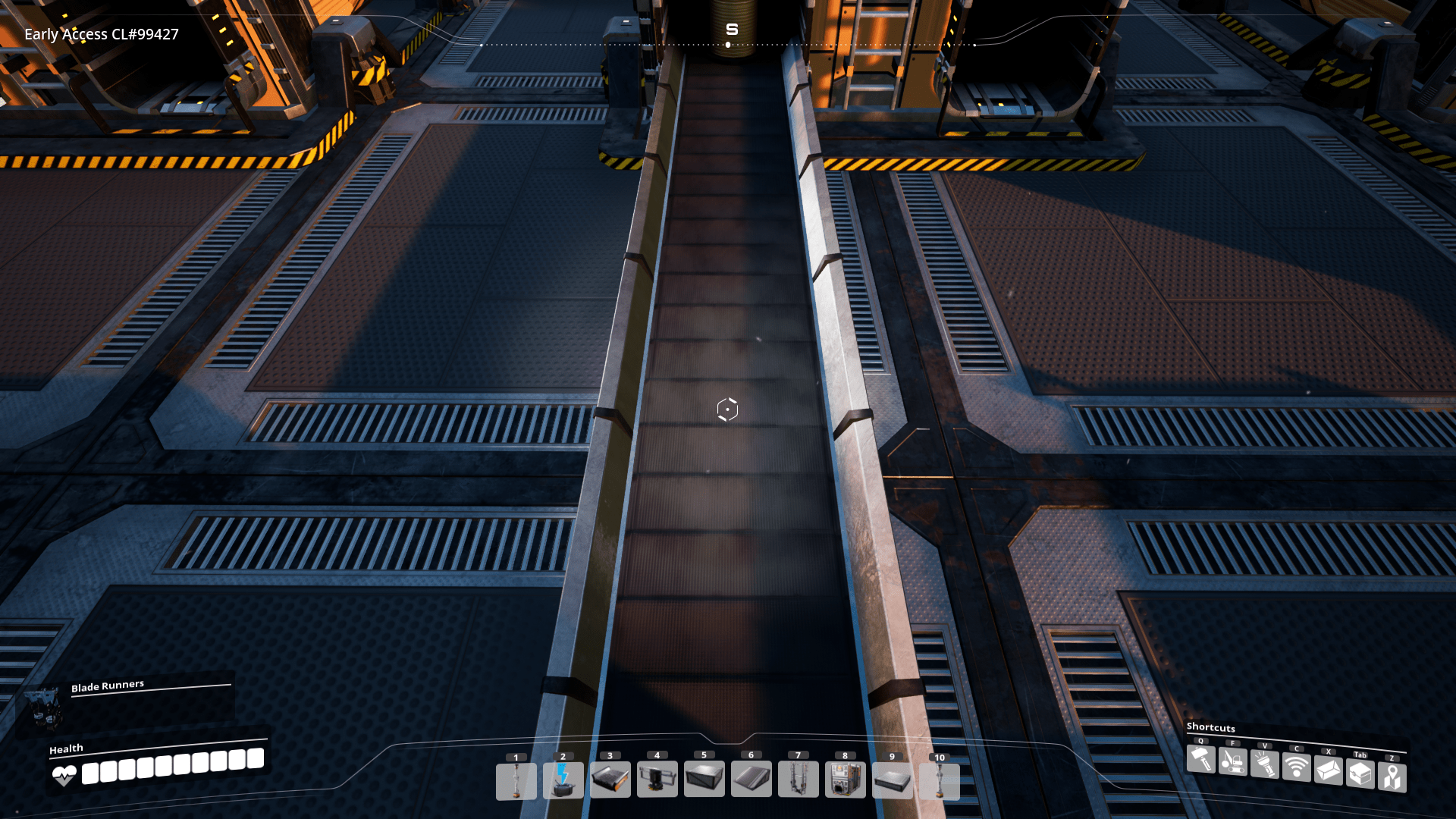Image resolution: width=1456 pixels, height=819 pixels.
Task: Click the Early Access CL#99427 label
Action: click(x=101, y=34)
